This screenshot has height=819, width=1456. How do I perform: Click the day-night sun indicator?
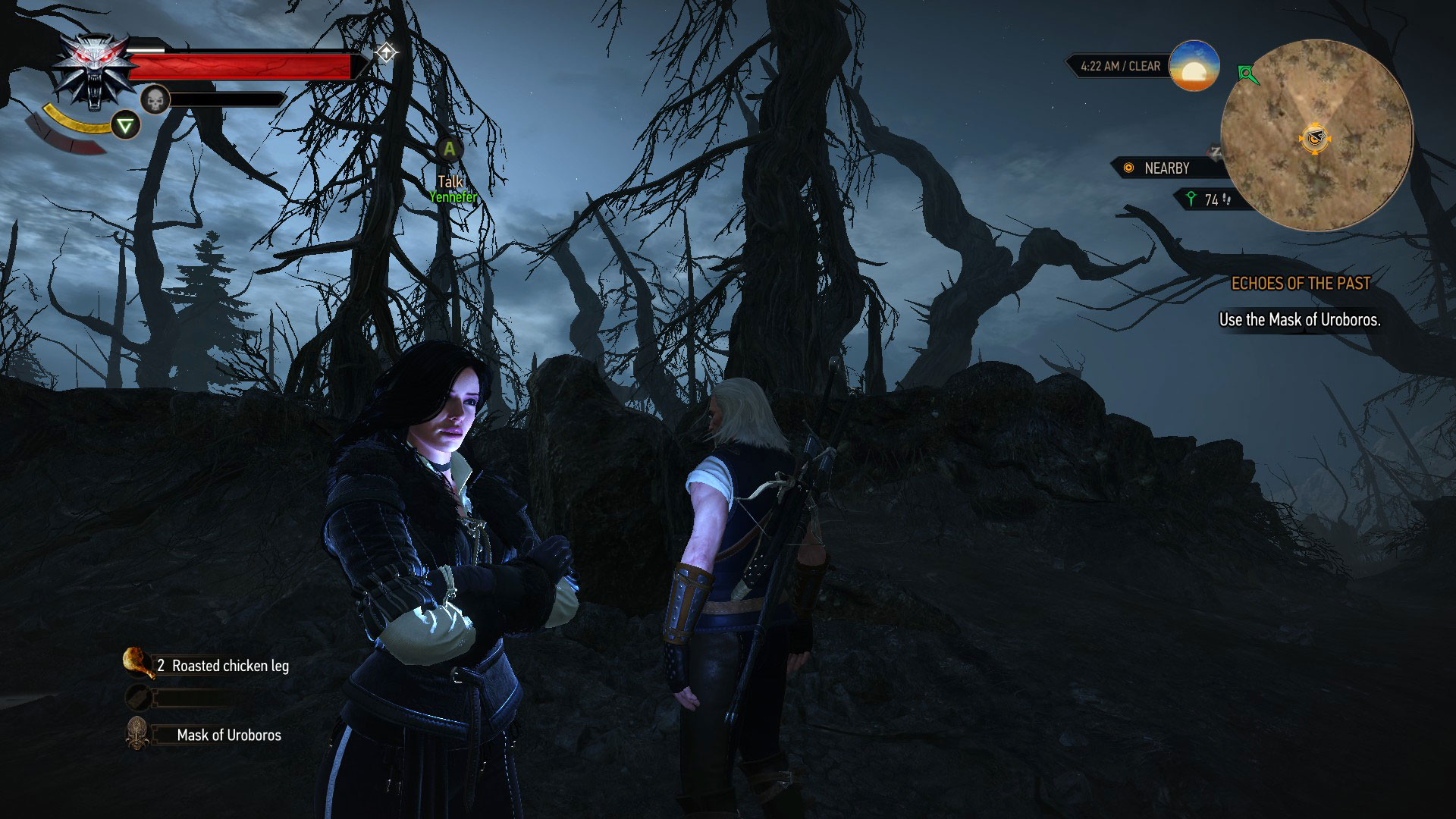point(1194,67)
